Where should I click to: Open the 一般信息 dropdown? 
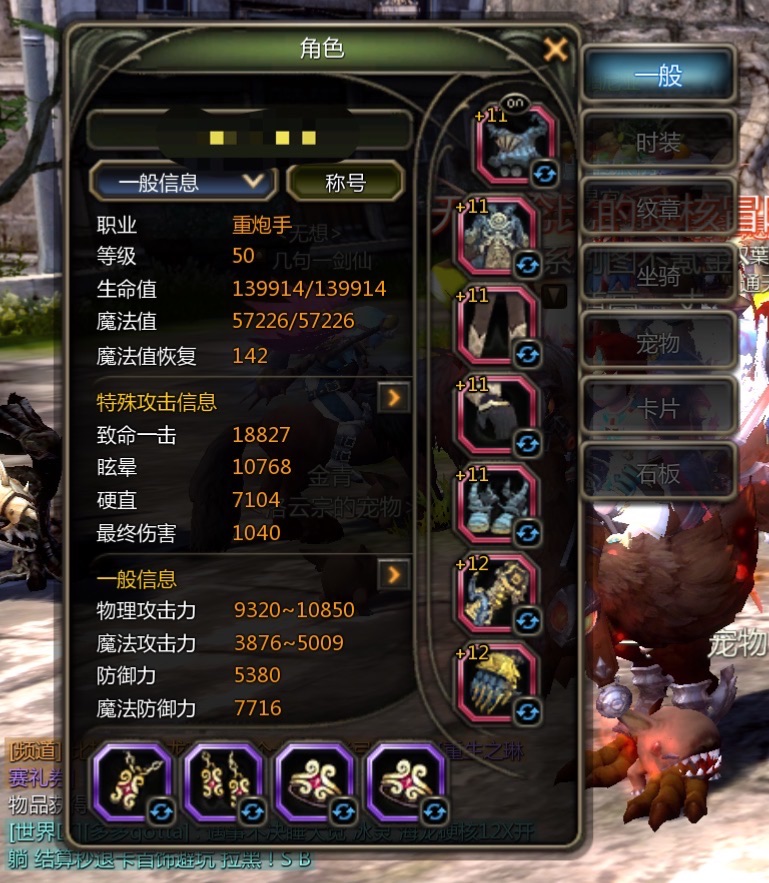[182, 183]
